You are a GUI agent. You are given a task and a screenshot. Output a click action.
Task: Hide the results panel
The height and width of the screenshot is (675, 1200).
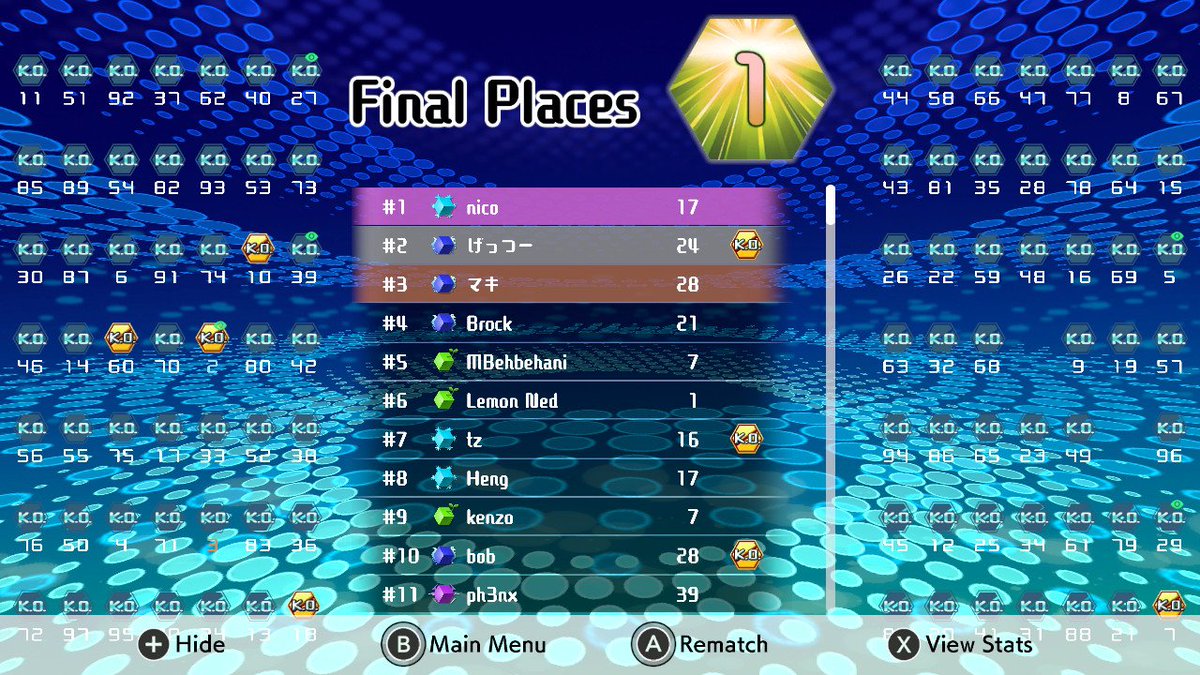coord(183,645)
